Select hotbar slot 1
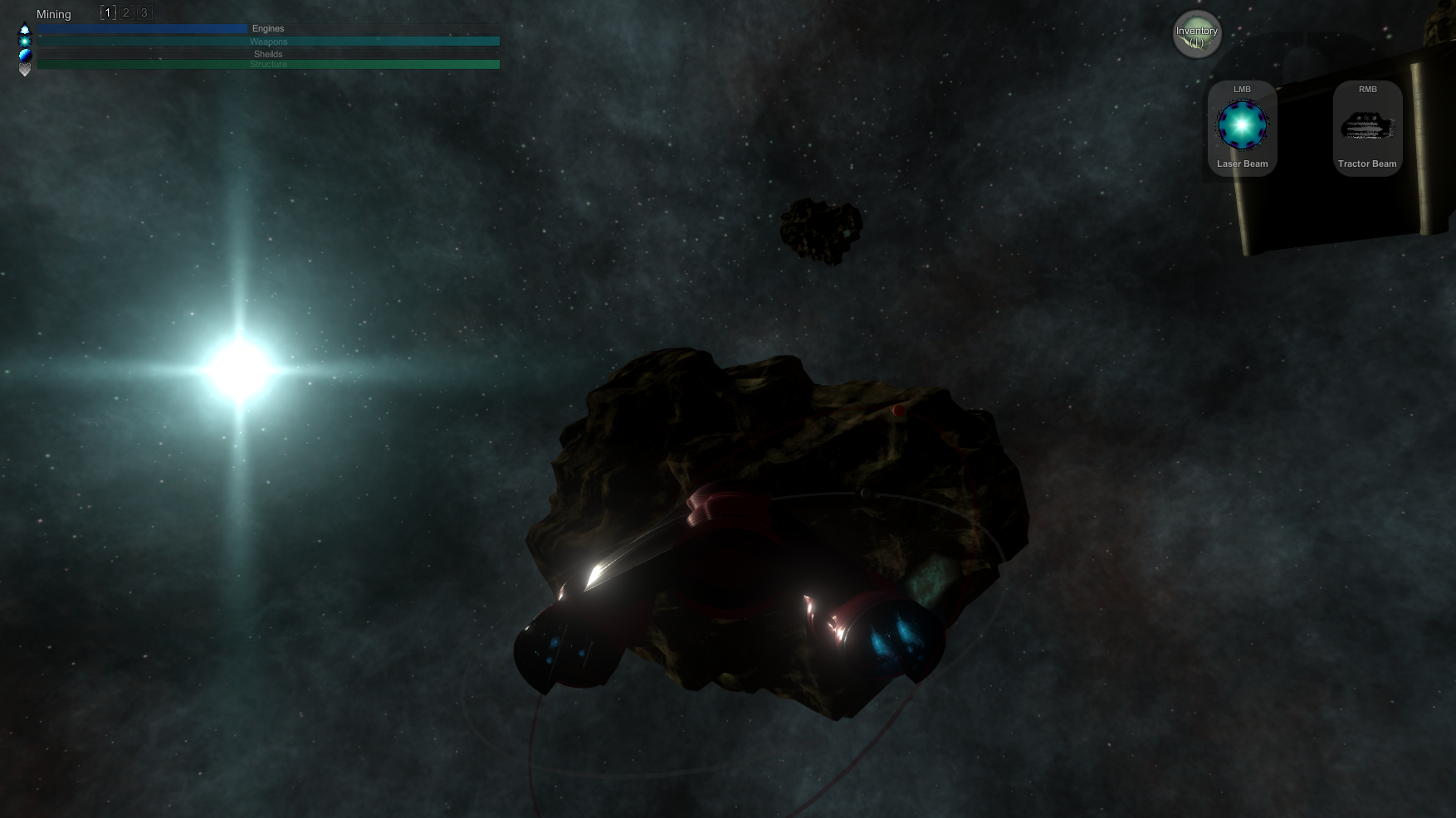The width and height of the screenshot is (1456, 818). (107, 12)
